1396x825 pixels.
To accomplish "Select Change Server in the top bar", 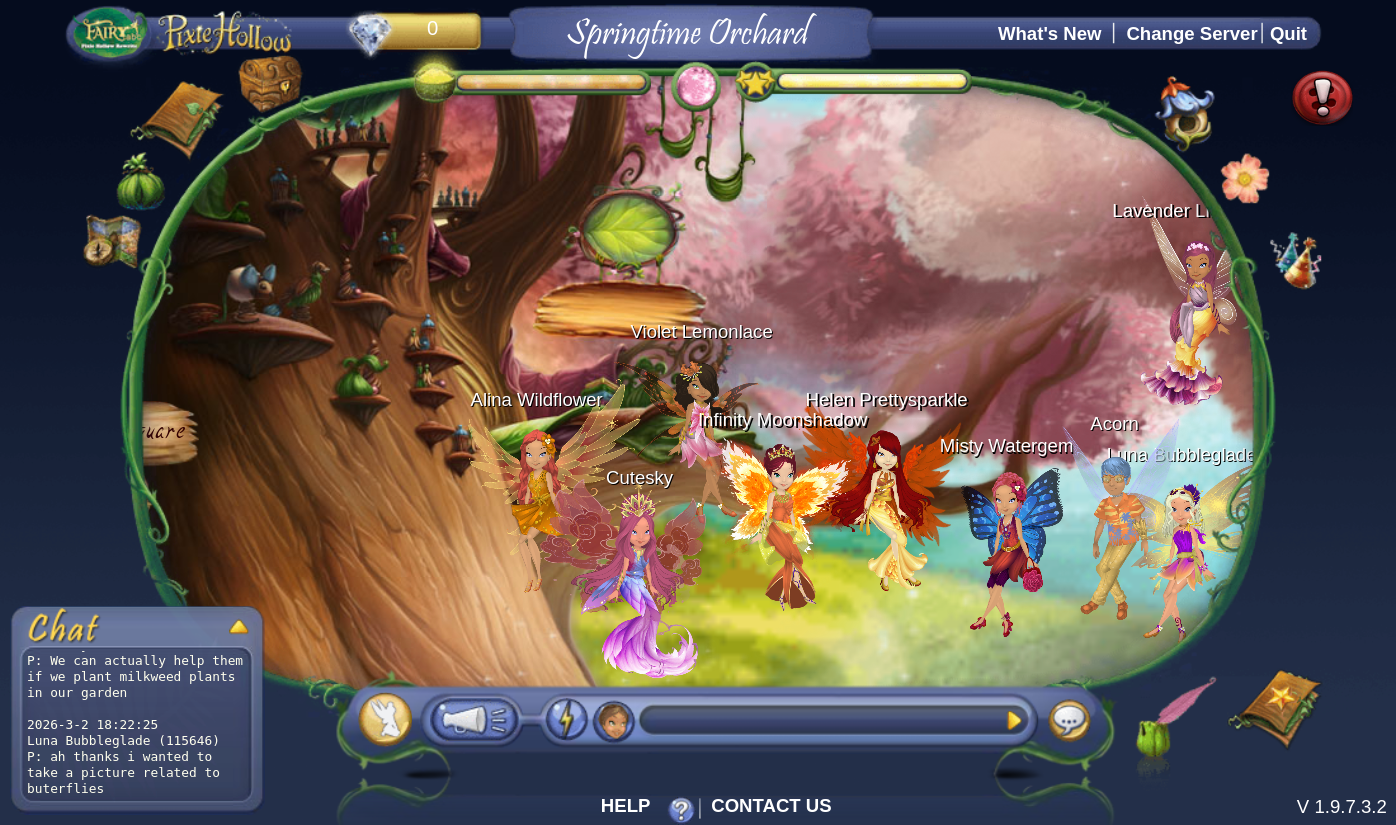I will point(1191,34).
